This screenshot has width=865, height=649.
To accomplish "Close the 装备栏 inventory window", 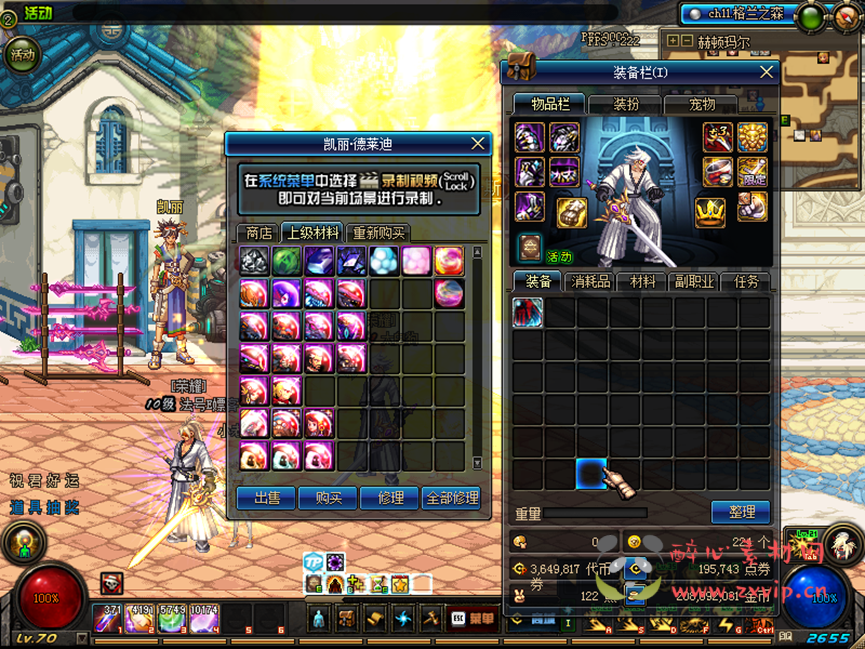I will tap(766, 72).
